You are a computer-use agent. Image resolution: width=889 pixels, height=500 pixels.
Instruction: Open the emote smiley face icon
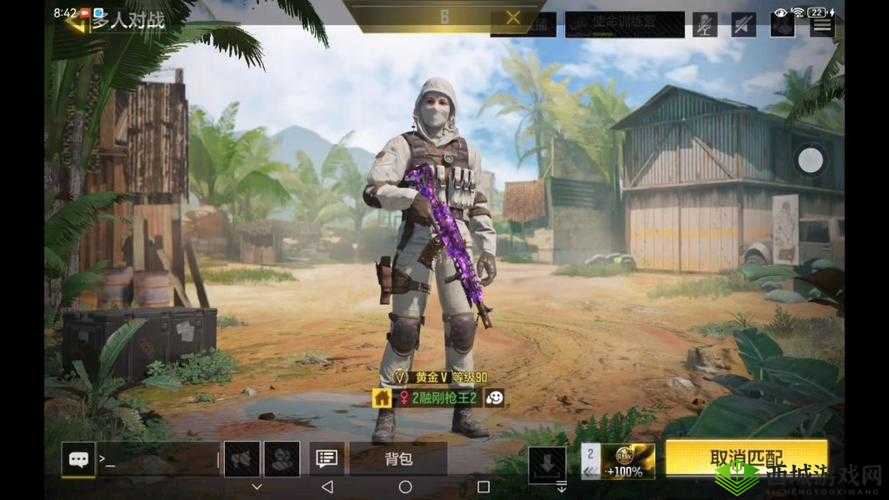[x=494, y=398]
